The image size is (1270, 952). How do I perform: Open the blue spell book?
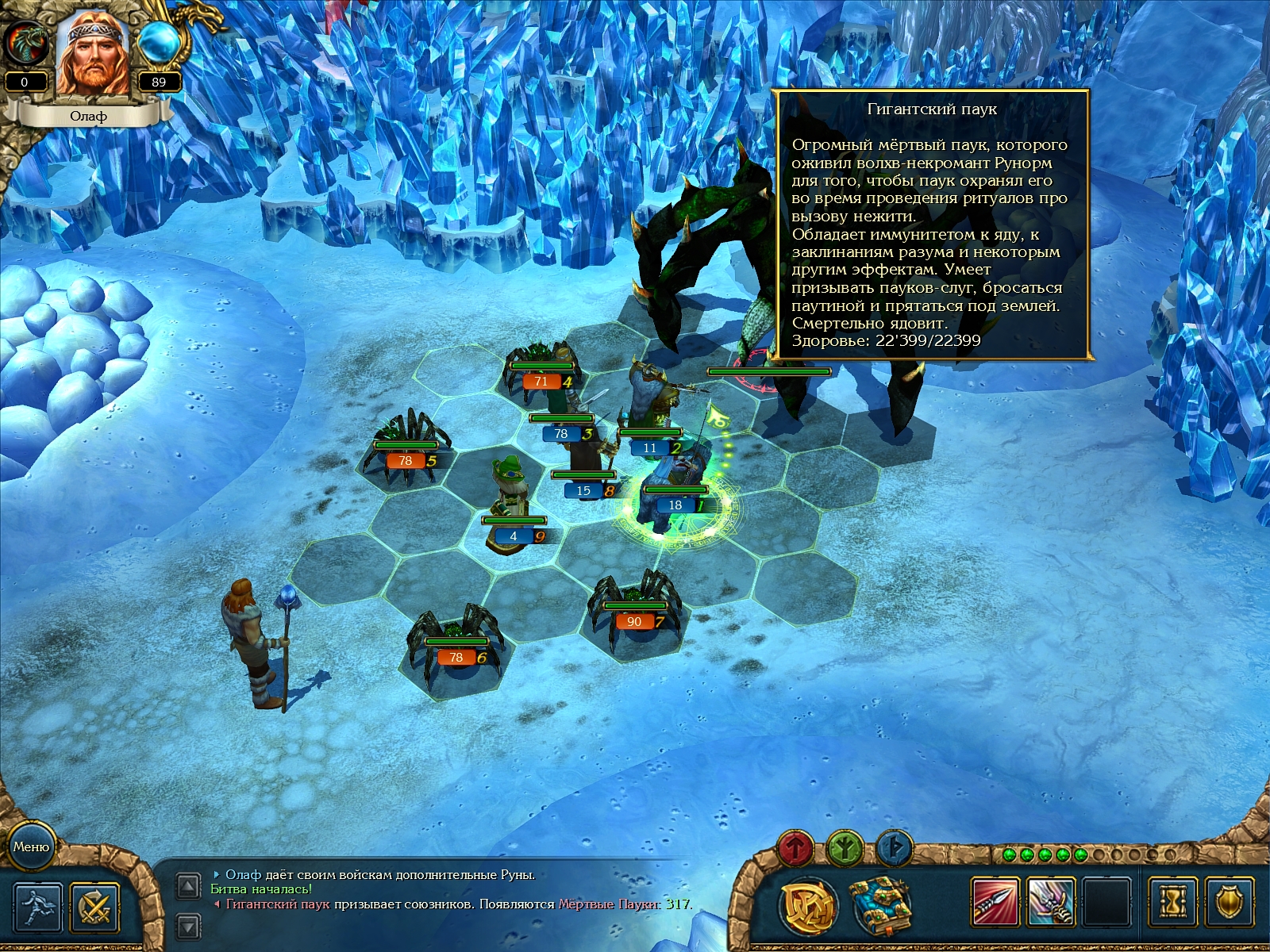point(879,904)
